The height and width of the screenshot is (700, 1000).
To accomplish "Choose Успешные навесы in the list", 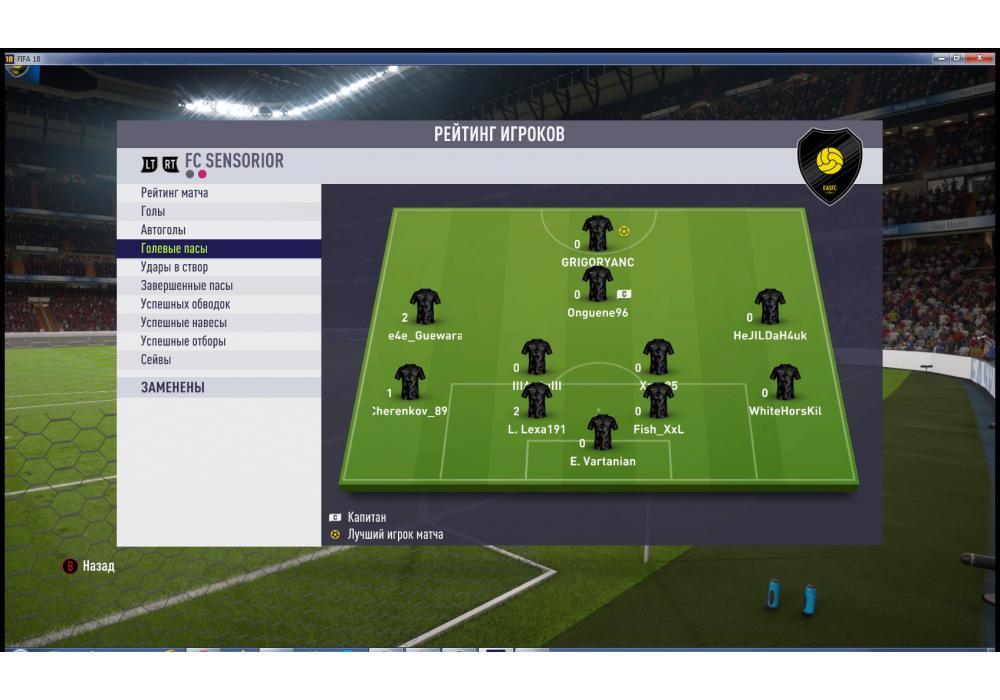I will (x=184, y=322).
